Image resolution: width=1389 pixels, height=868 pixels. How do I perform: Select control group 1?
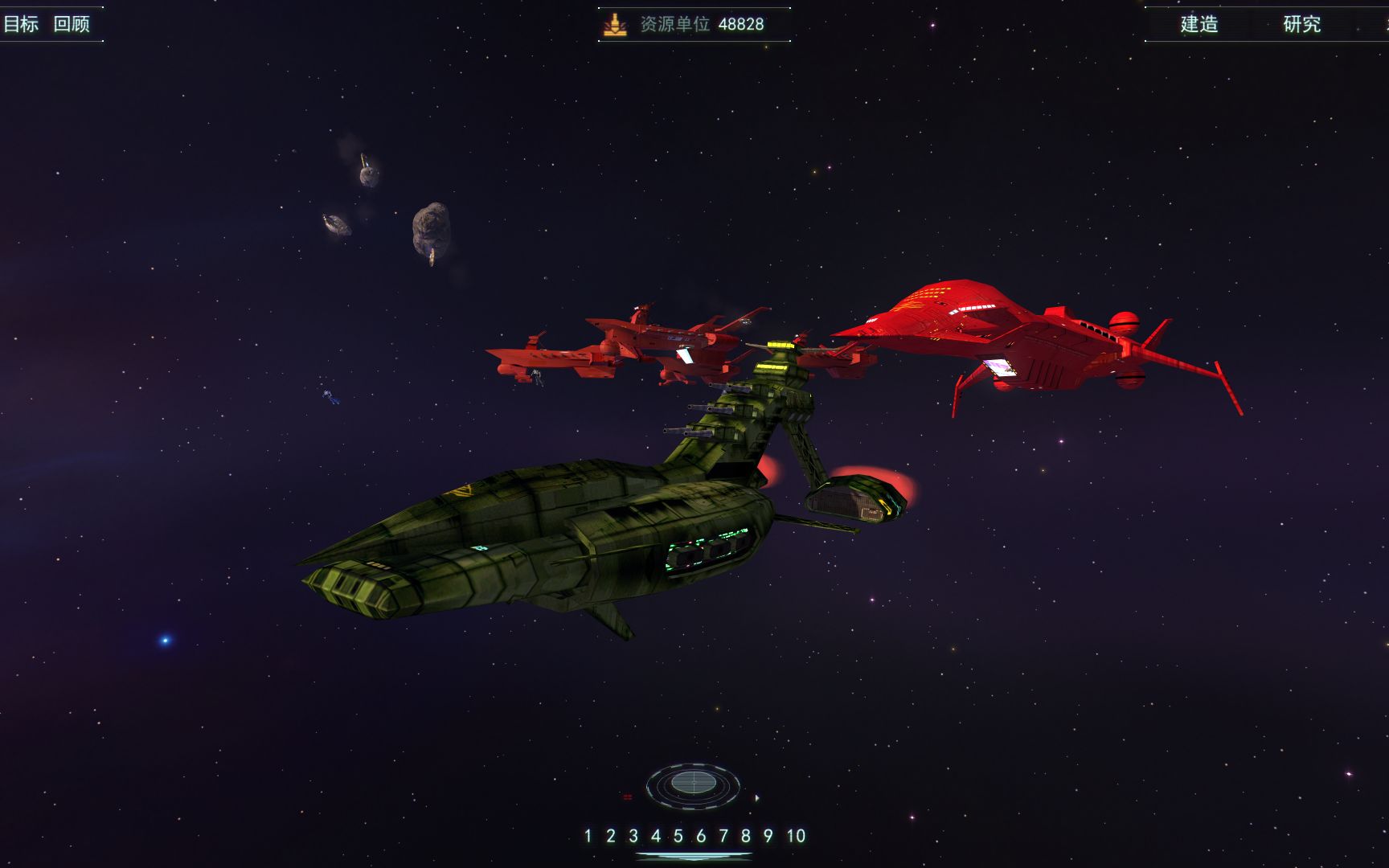588,836
